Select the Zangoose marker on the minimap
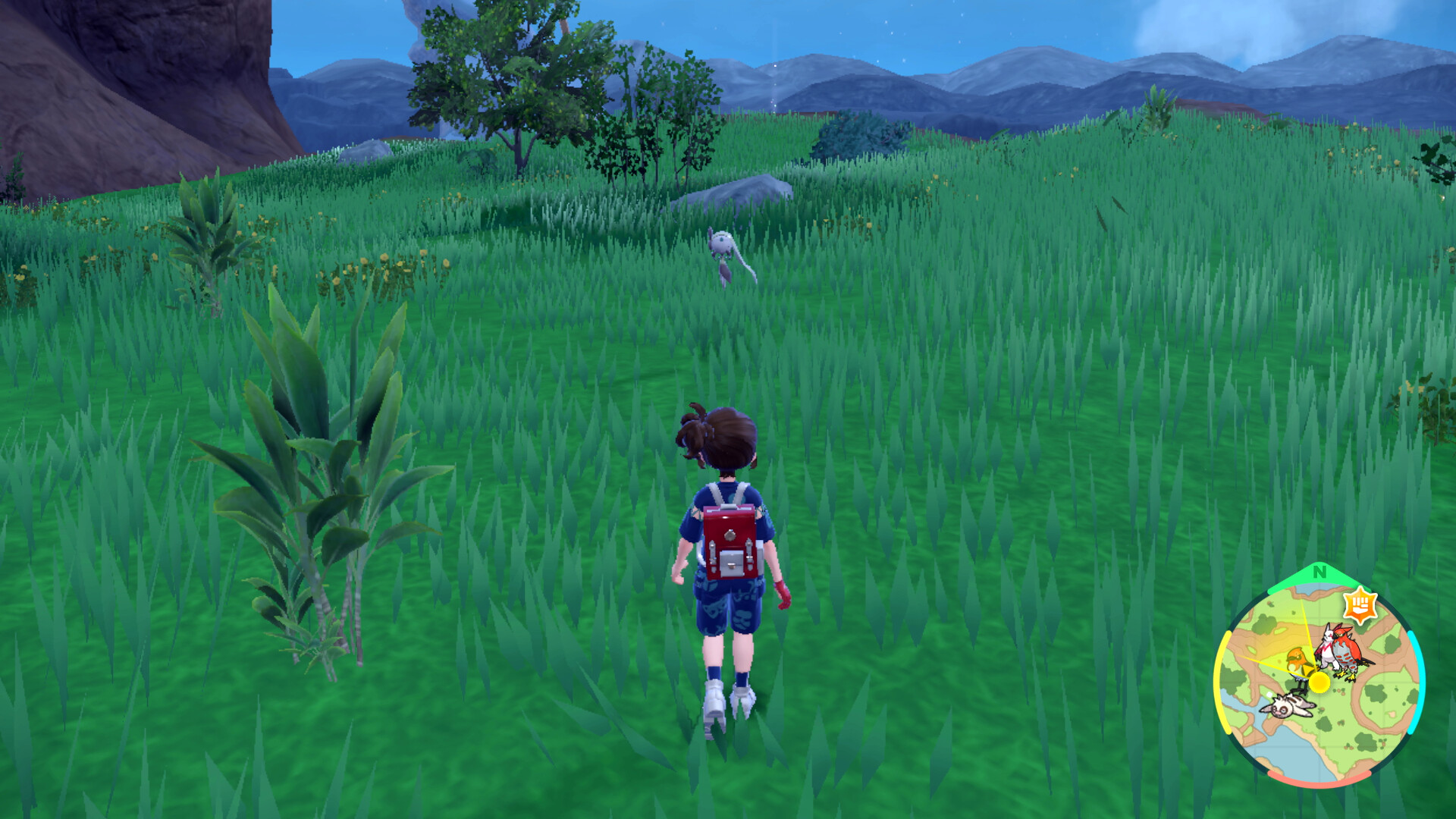 (x=1326, y=642)
